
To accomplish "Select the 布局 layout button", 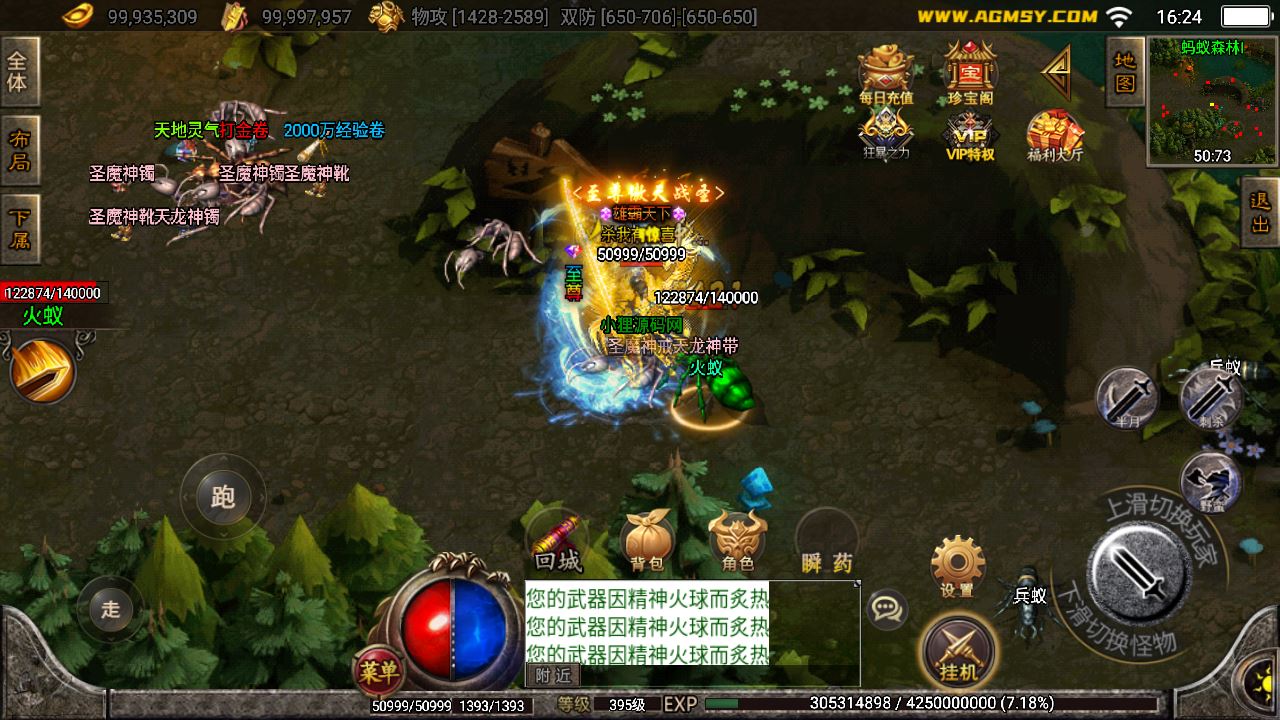I will point(19,150).
